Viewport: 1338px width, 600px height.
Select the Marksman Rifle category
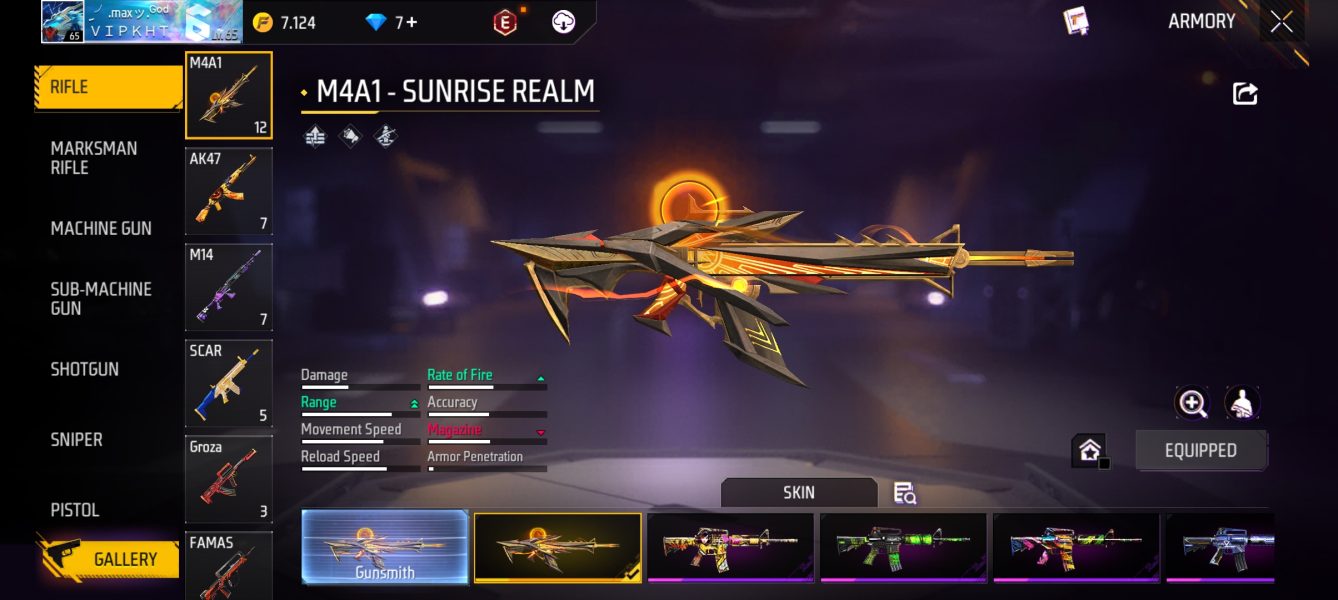(x=94, y=158)
